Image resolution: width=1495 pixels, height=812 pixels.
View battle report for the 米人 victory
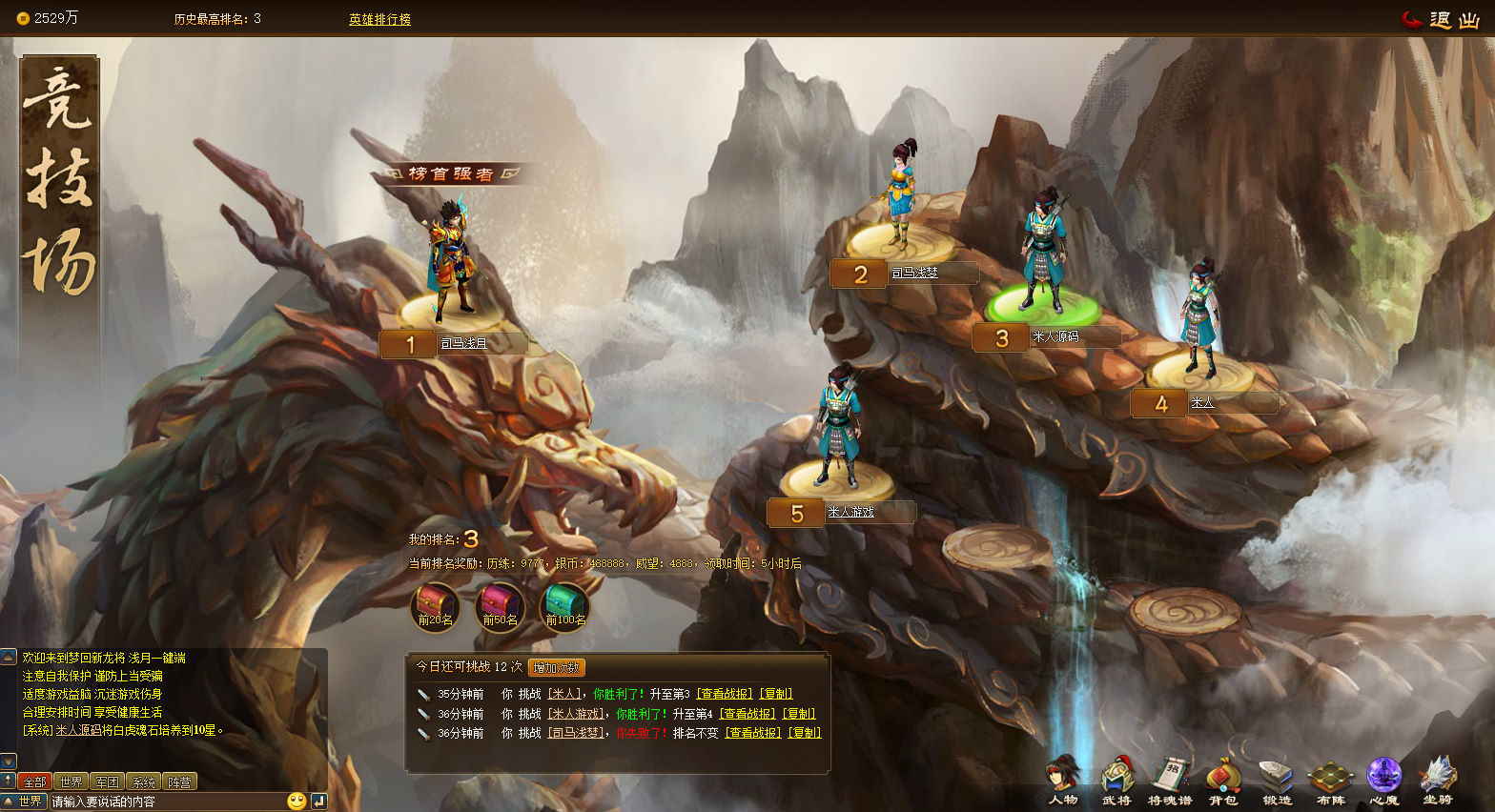coord(724,694)
